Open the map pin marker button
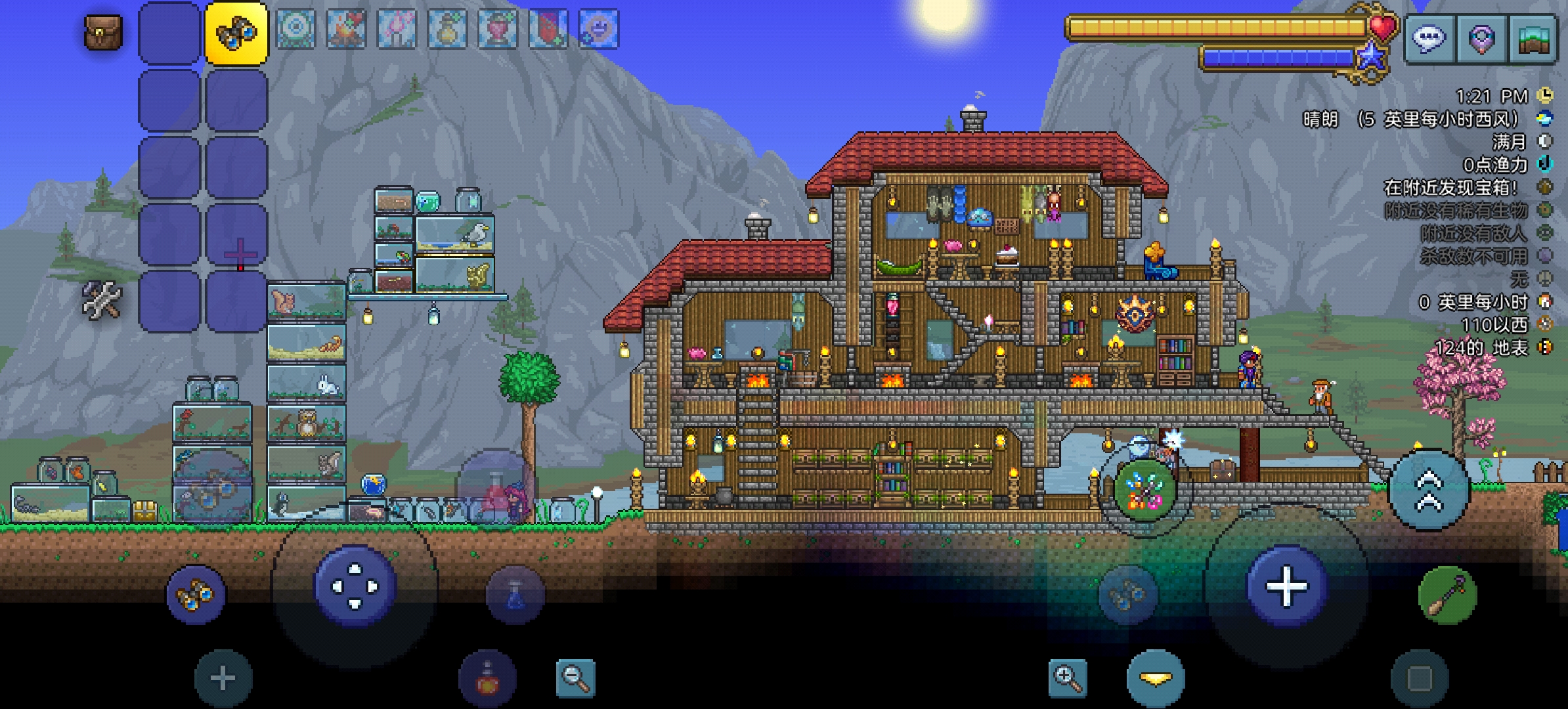 pos(1481,39)
